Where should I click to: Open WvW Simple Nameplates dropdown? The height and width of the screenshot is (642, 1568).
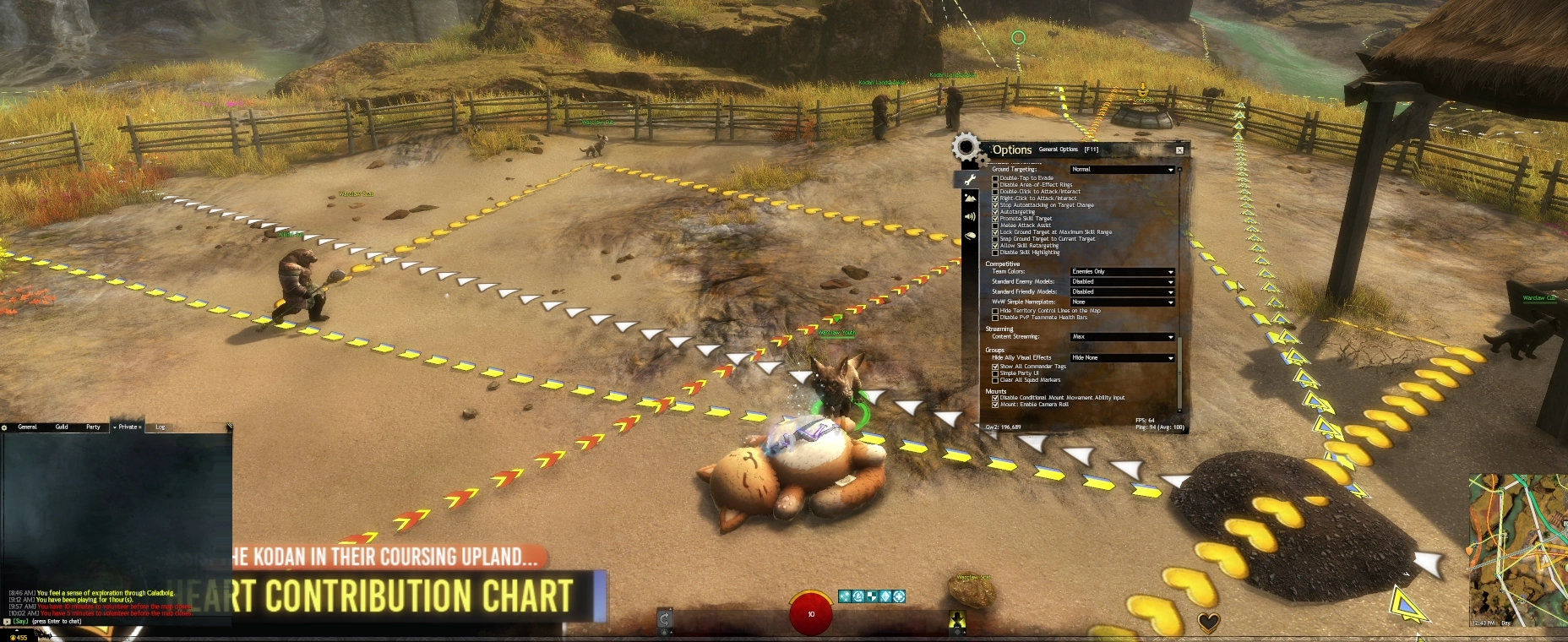(x=1122, y=302)
